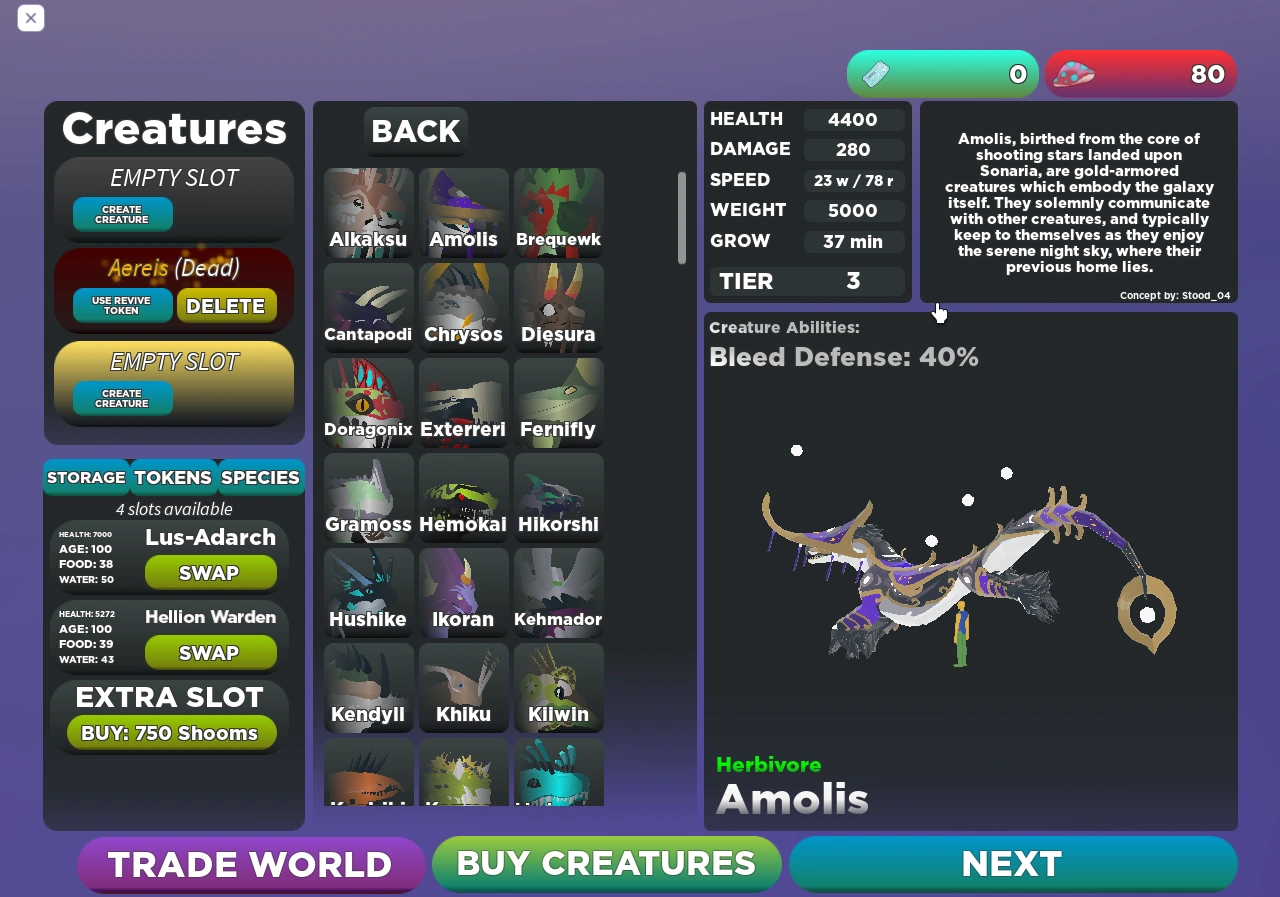1280x897 pixels.
Task: Switch to the STORAGE tab
Action: coord(86,477)
